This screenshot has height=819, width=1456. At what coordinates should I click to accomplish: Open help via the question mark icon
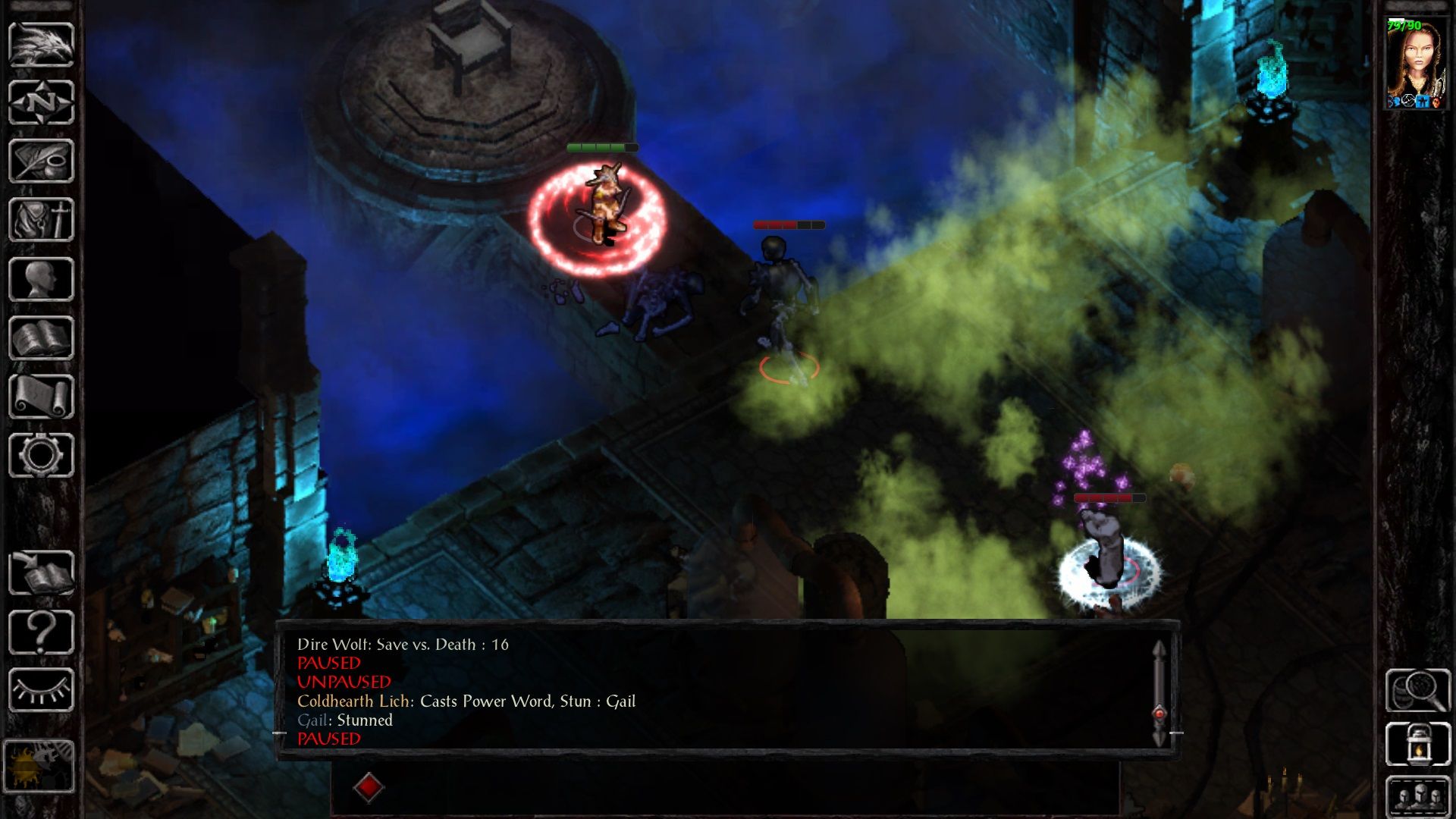coord(42,629)
